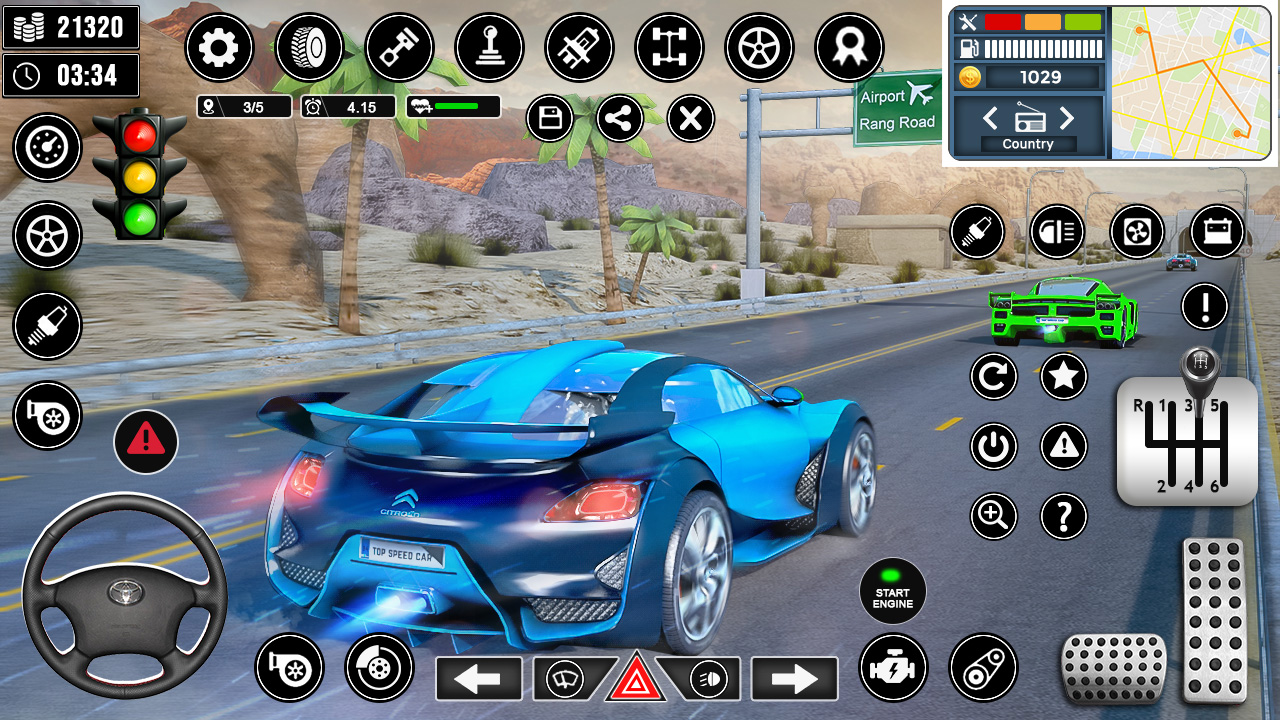
Task: Click the power button icon
Action: pos(993,446)
